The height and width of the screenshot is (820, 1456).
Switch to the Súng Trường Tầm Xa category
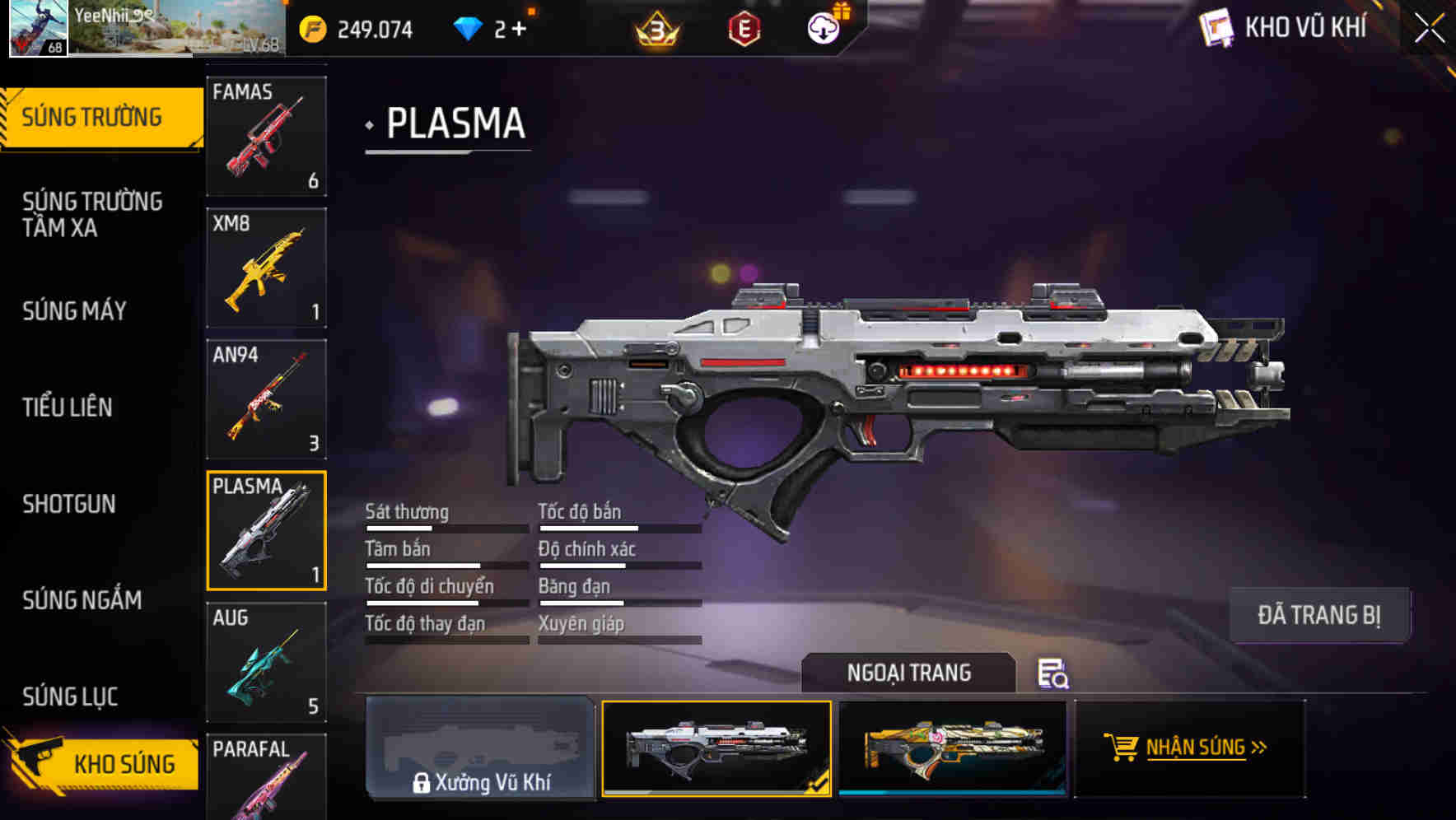point(92,214)
